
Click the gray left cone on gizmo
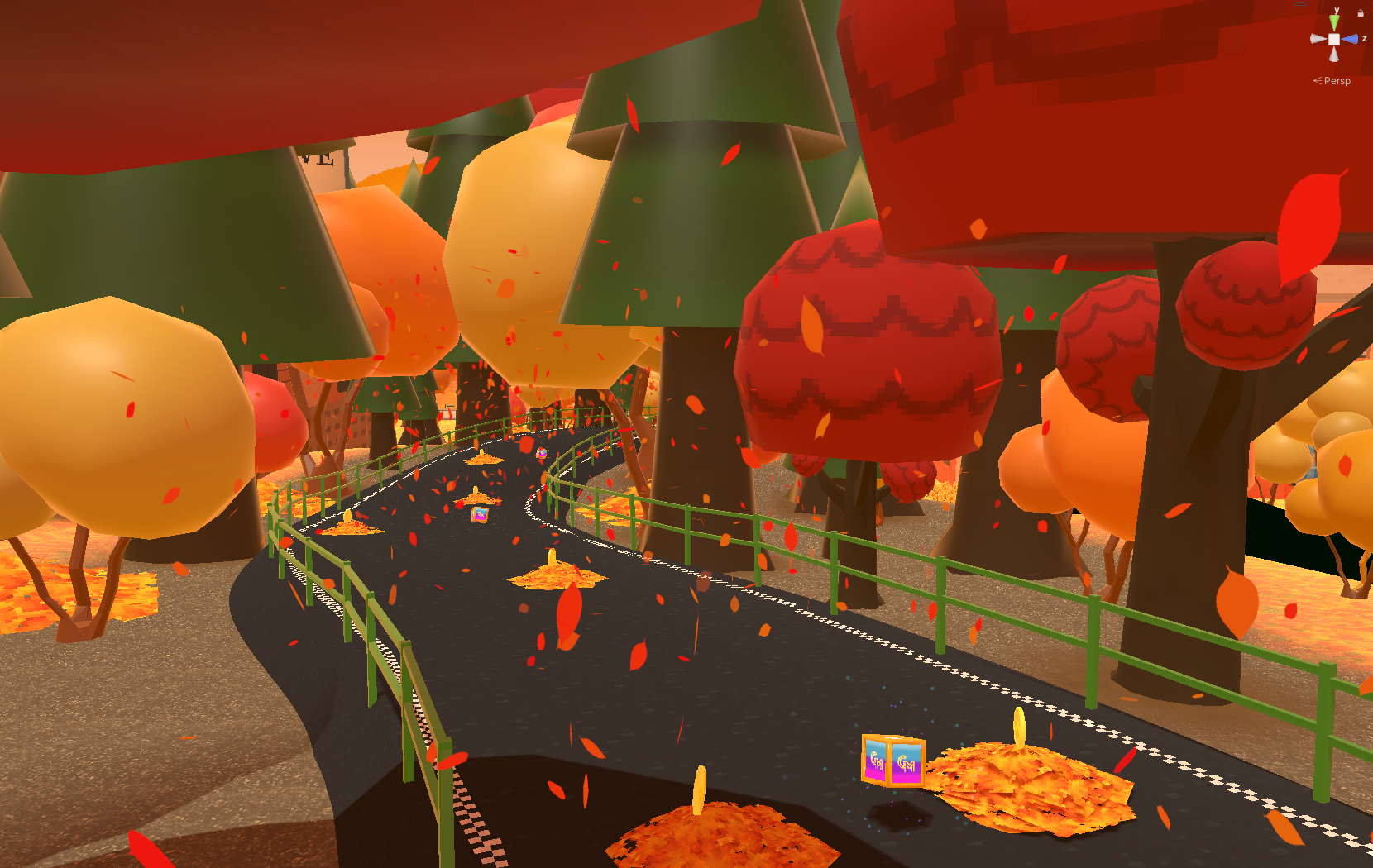pyautogui.click(x=1318, y=39)
